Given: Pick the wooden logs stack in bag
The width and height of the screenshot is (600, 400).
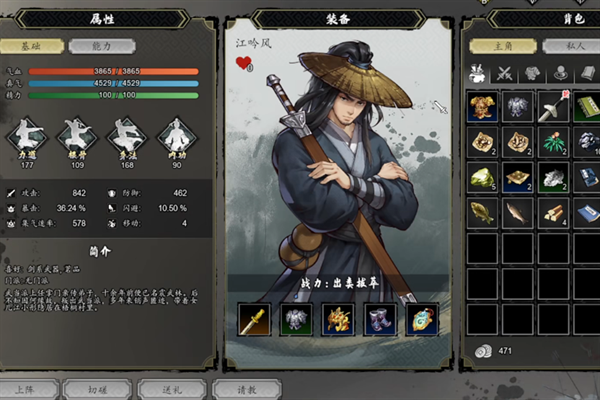Looking at the screenshot, I should (x=552, y=213).
